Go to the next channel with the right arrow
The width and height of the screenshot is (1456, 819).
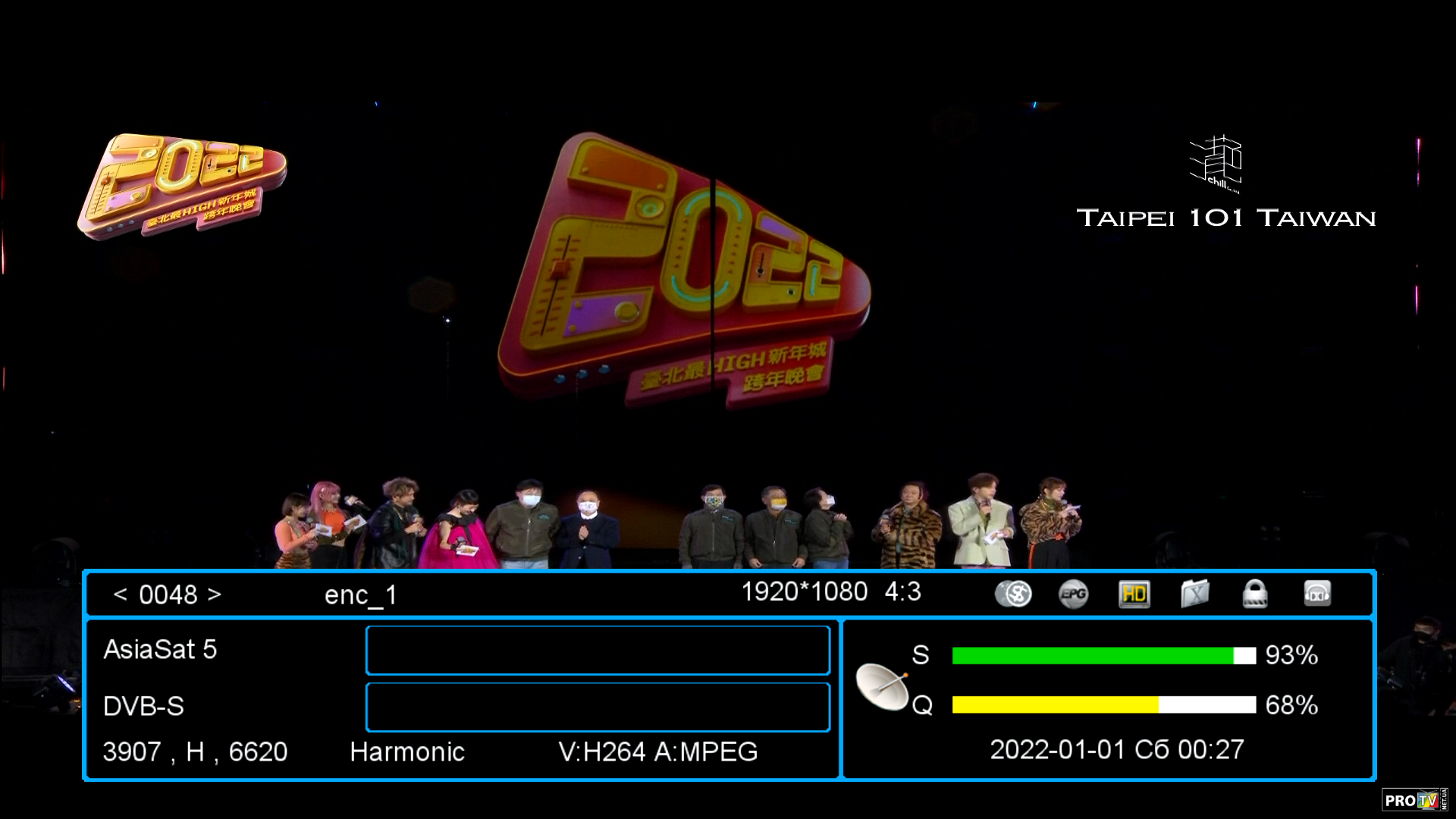tap(215, 595)
